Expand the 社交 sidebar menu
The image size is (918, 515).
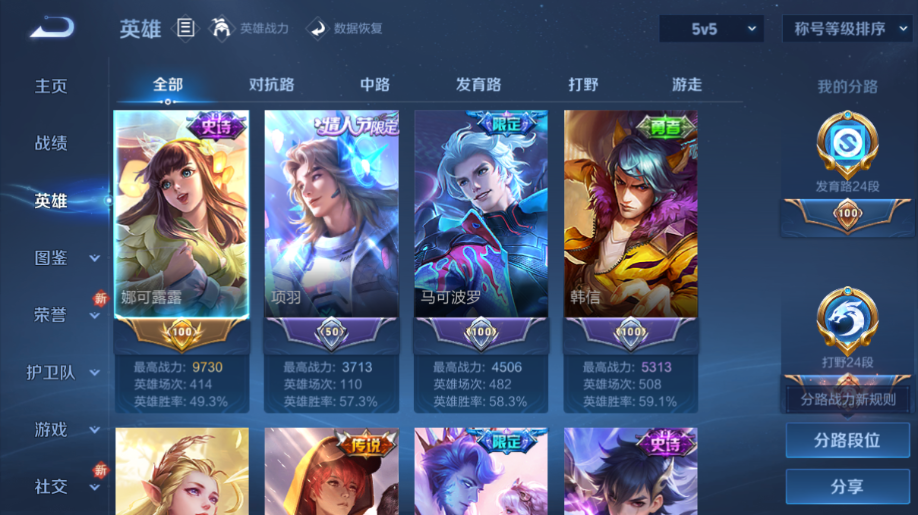pos(65,487)
